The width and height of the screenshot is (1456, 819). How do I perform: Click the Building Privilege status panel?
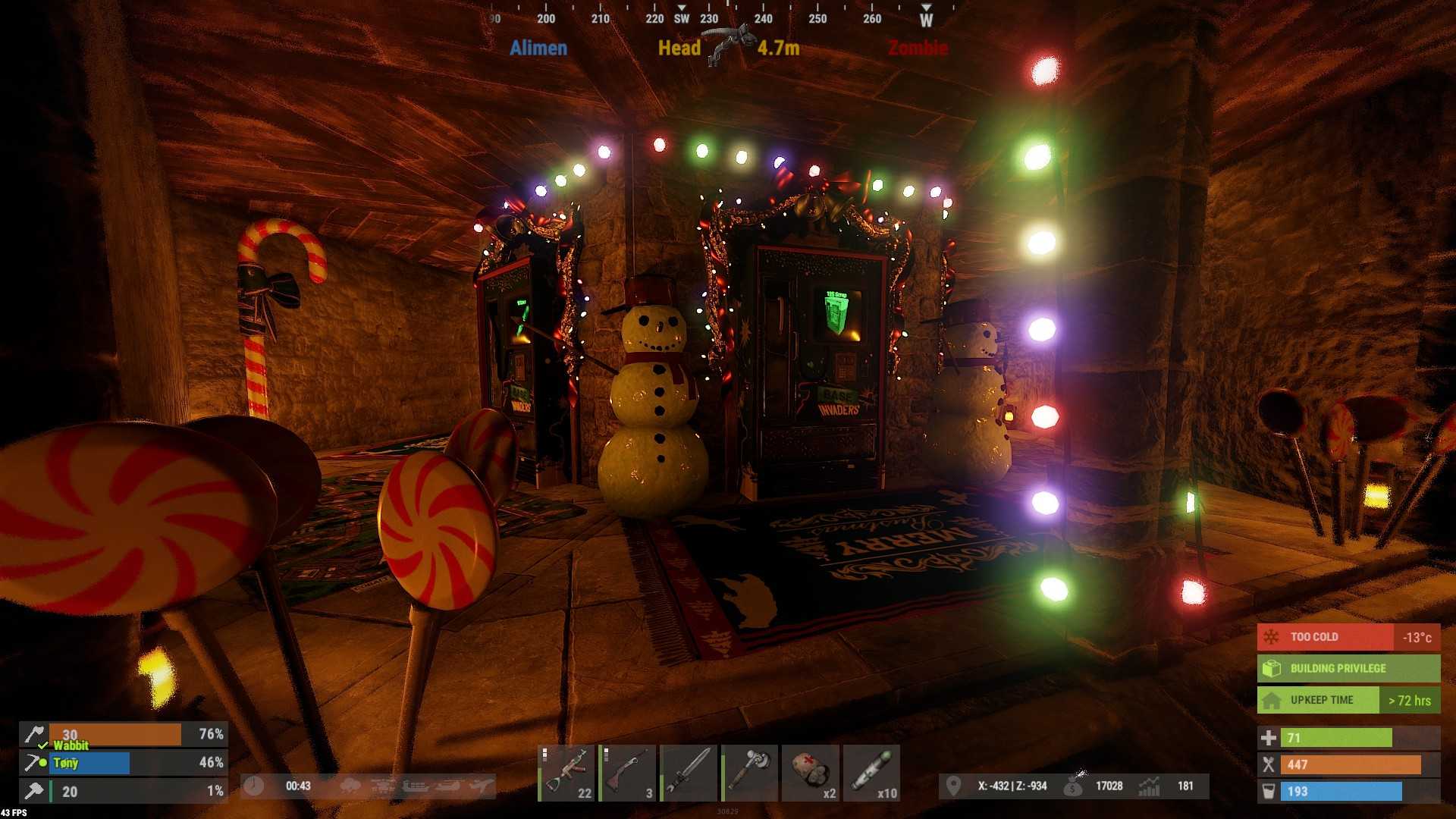(1348, 668)
